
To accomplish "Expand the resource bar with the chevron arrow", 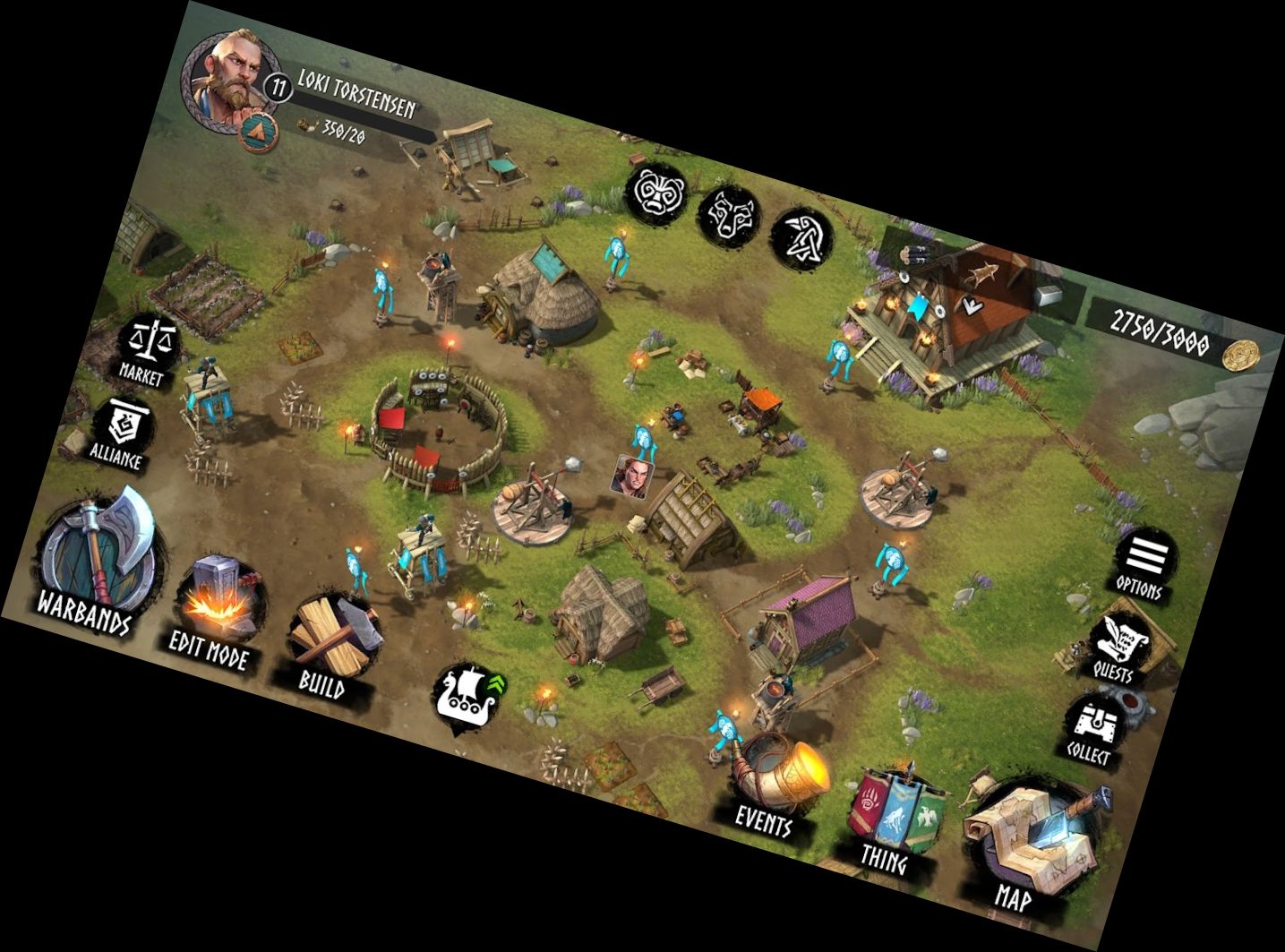I will [972, 304].
